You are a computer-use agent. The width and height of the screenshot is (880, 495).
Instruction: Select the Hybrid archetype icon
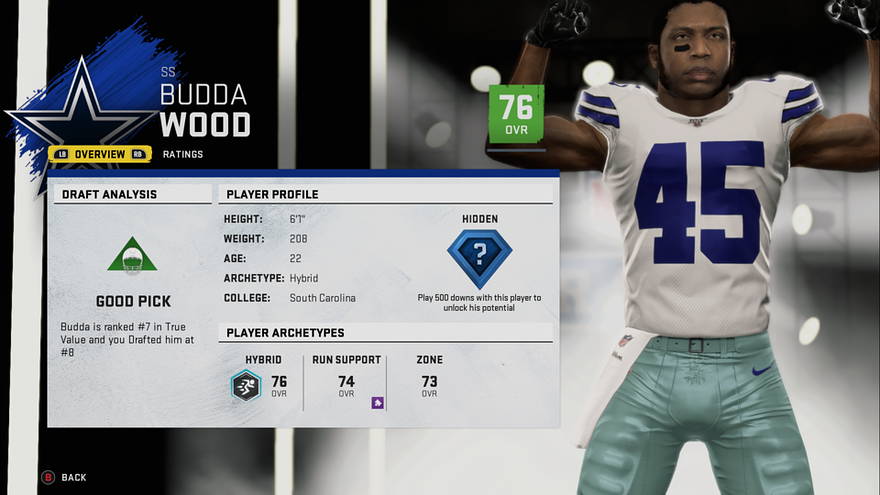246,385
